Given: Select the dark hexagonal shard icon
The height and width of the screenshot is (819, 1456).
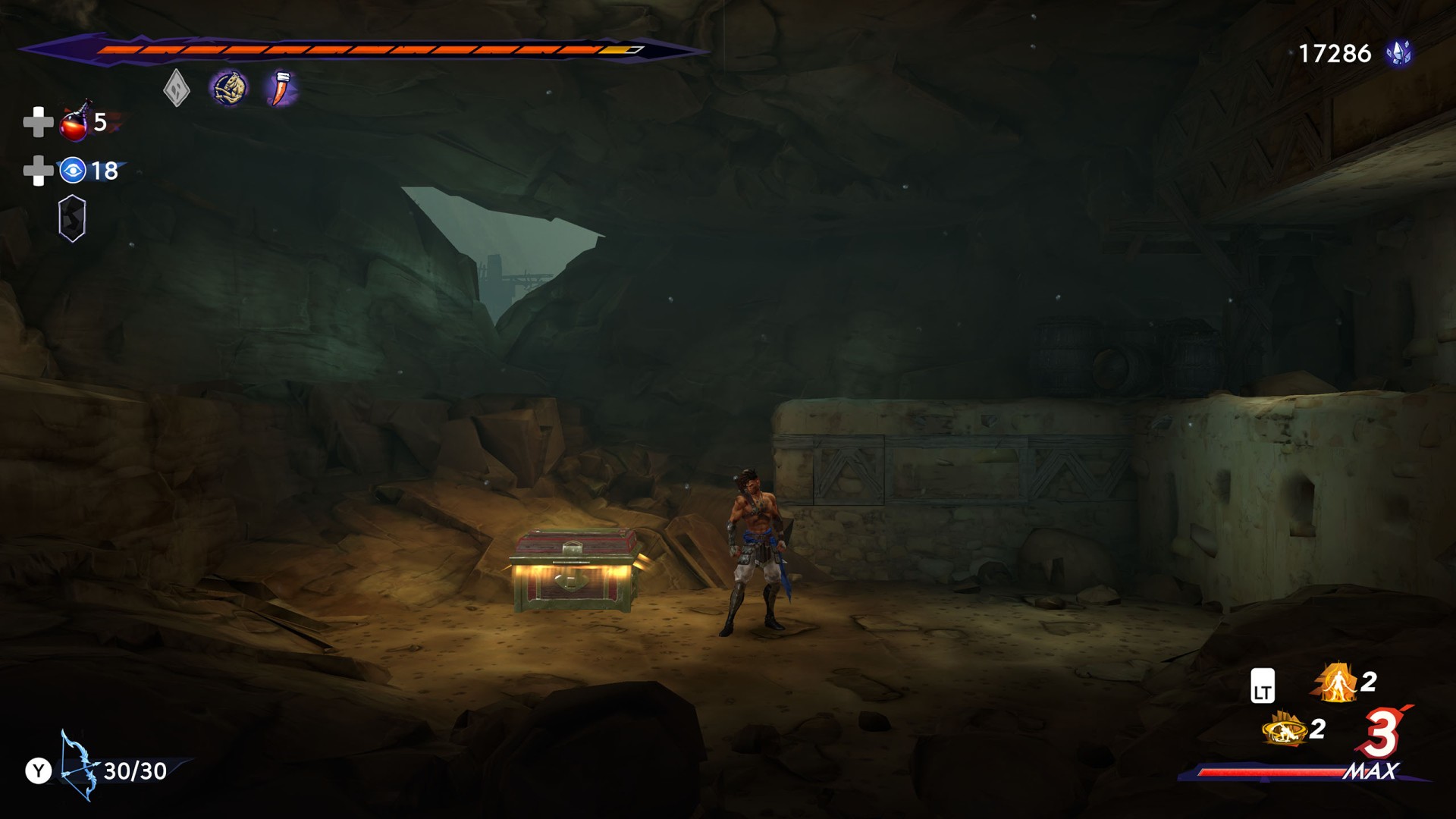Looking at the screenshot, I should [x=72, y=219].
